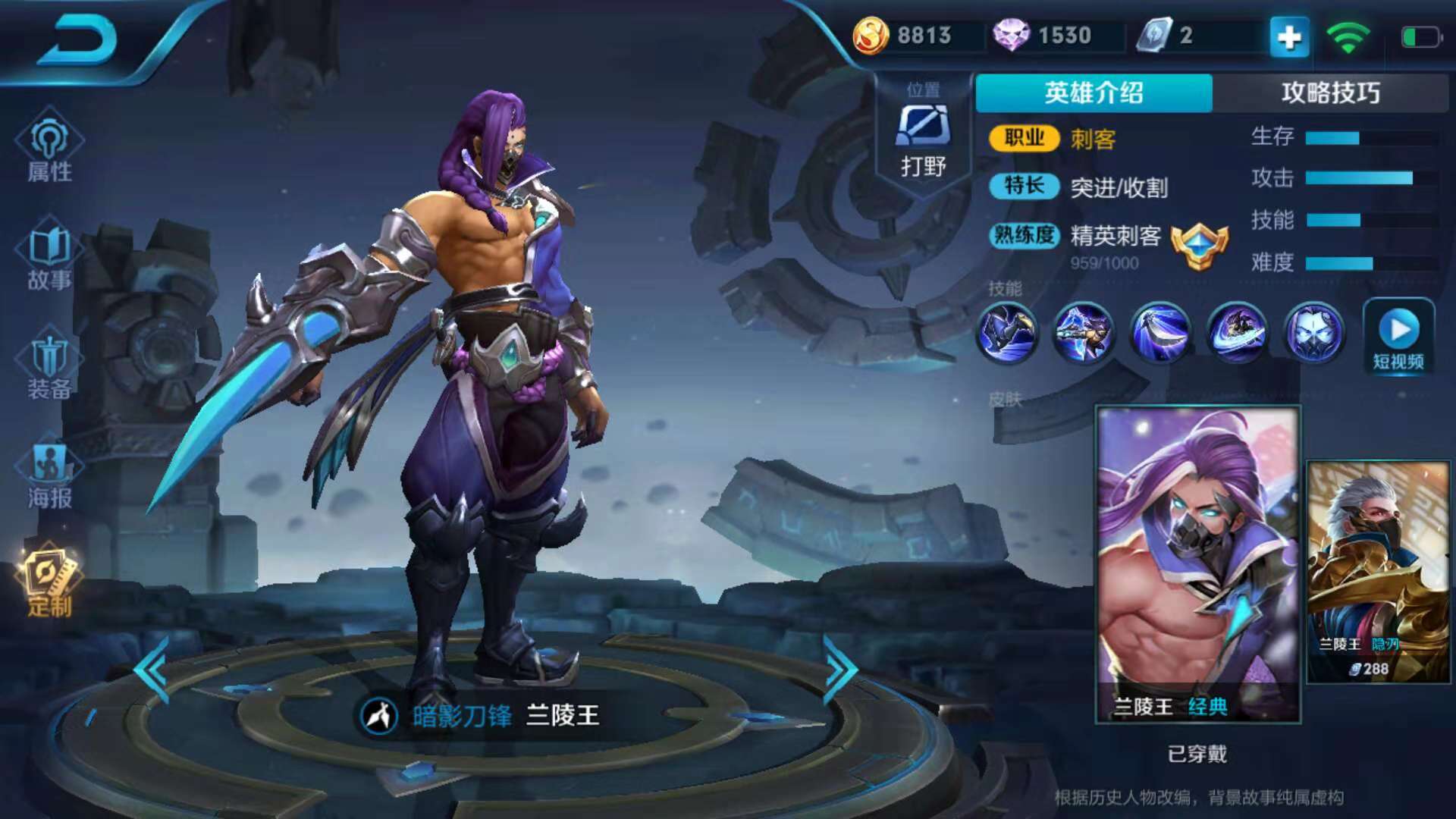Open the 故事 story section
1456x819 pixels.
(50, 258)
